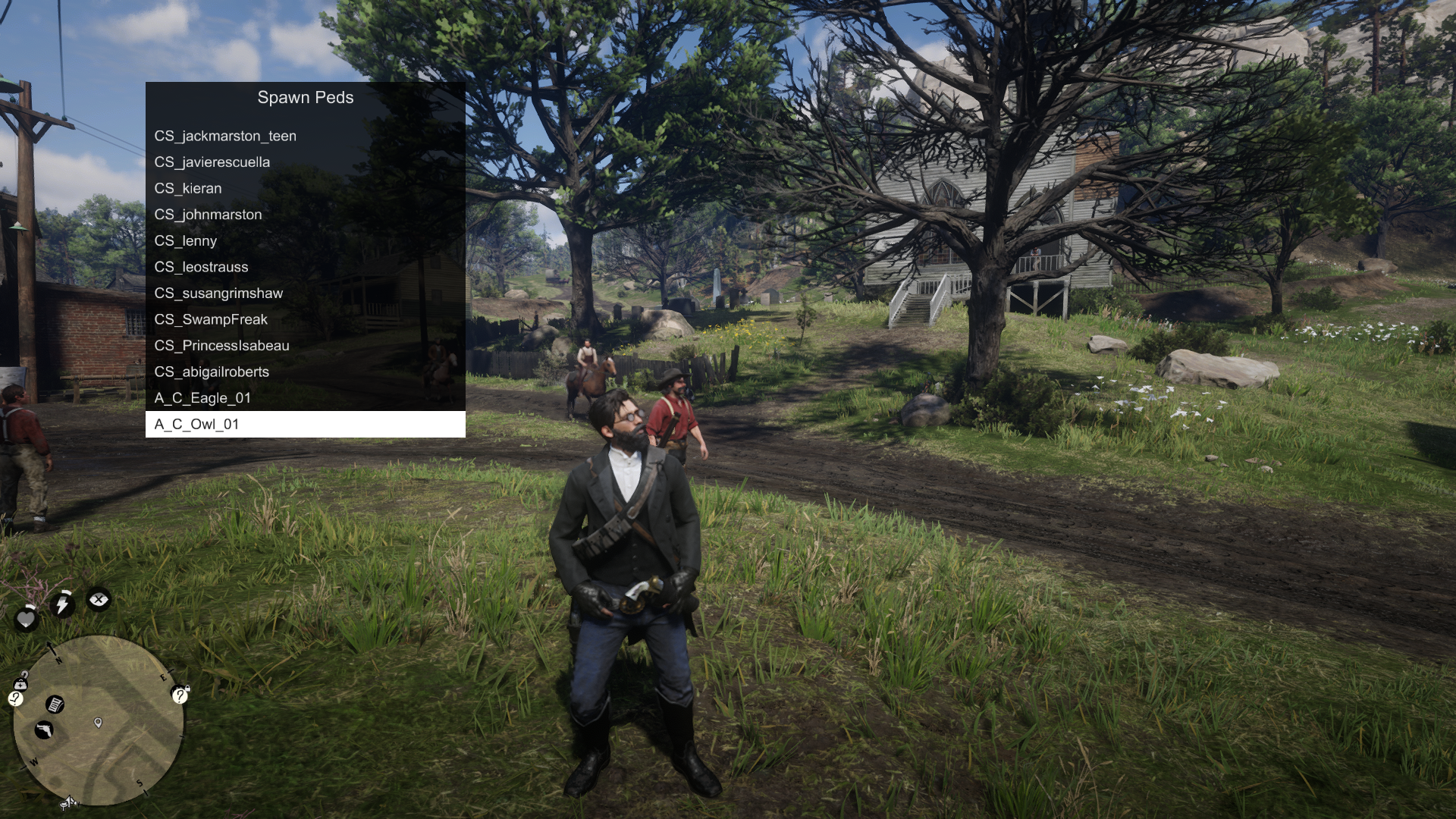This screenshot has width=1456, height=819.
Task: Select the revolver marker on the minimap
Action: pyautogui.click(x=44, y=730)
